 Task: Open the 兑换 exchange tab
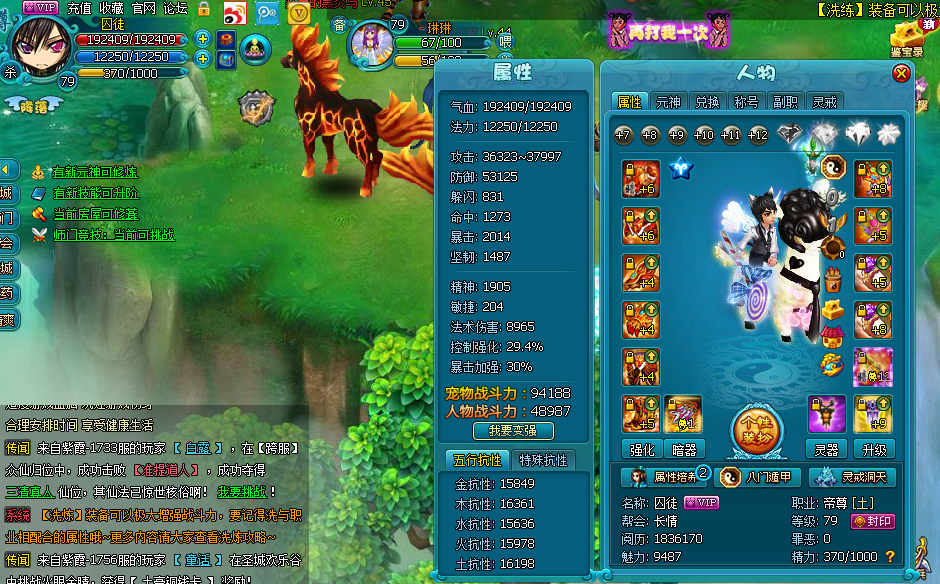point(707,102)
